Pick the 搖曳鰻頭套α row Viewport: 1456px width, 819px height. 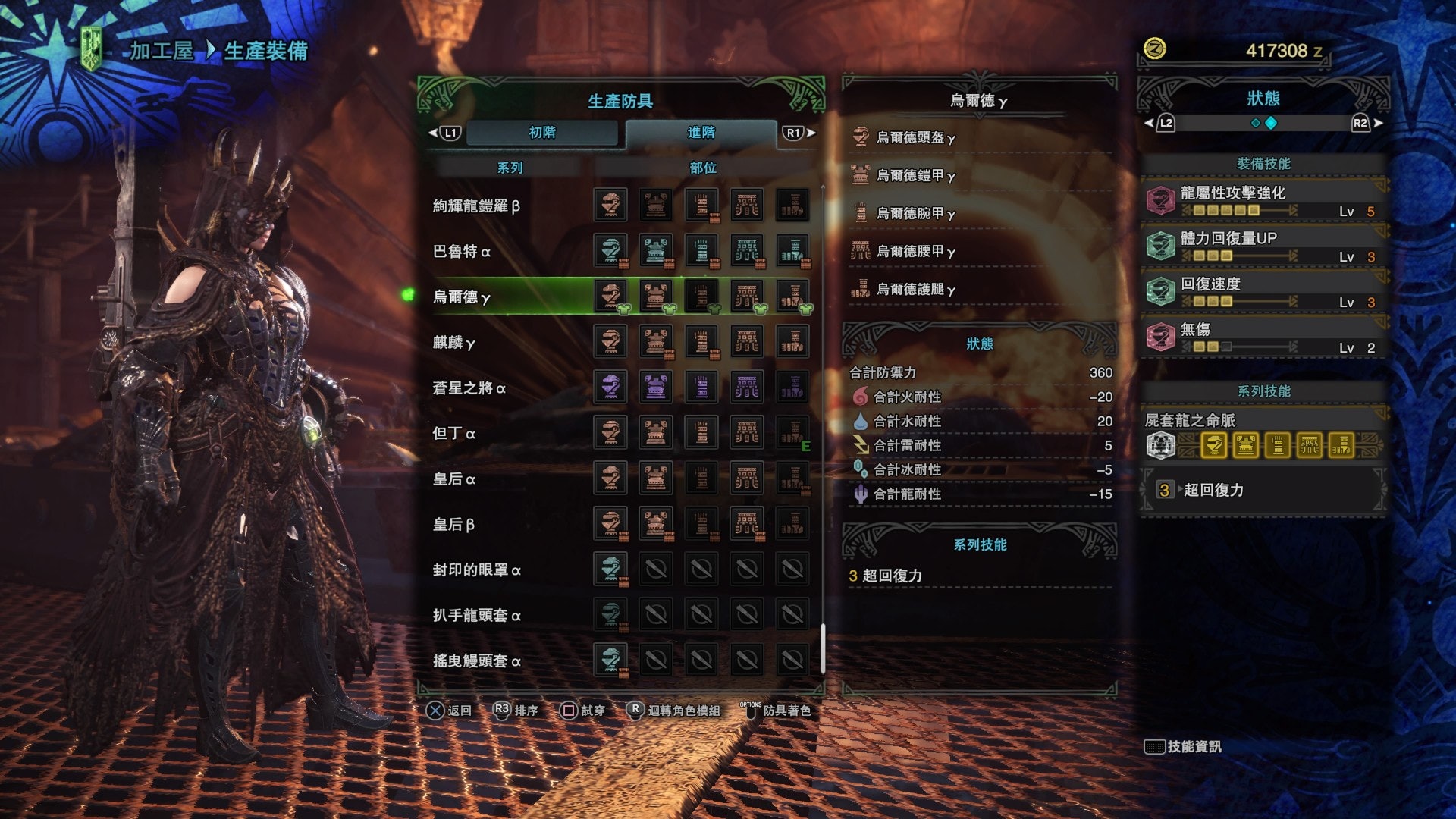click(x=476, y=661)
